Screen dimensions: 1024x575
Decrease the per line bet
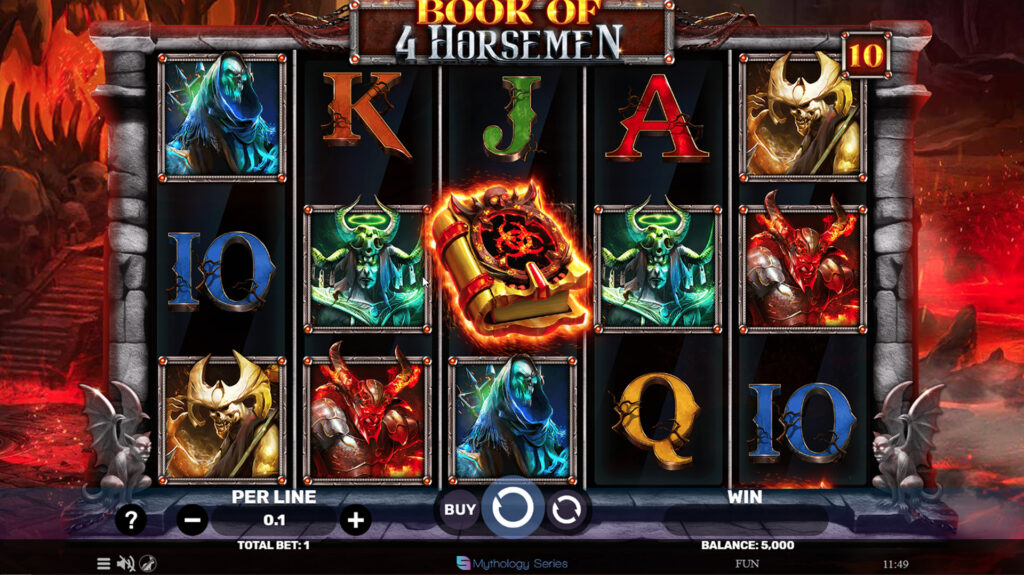click(193, 520)
